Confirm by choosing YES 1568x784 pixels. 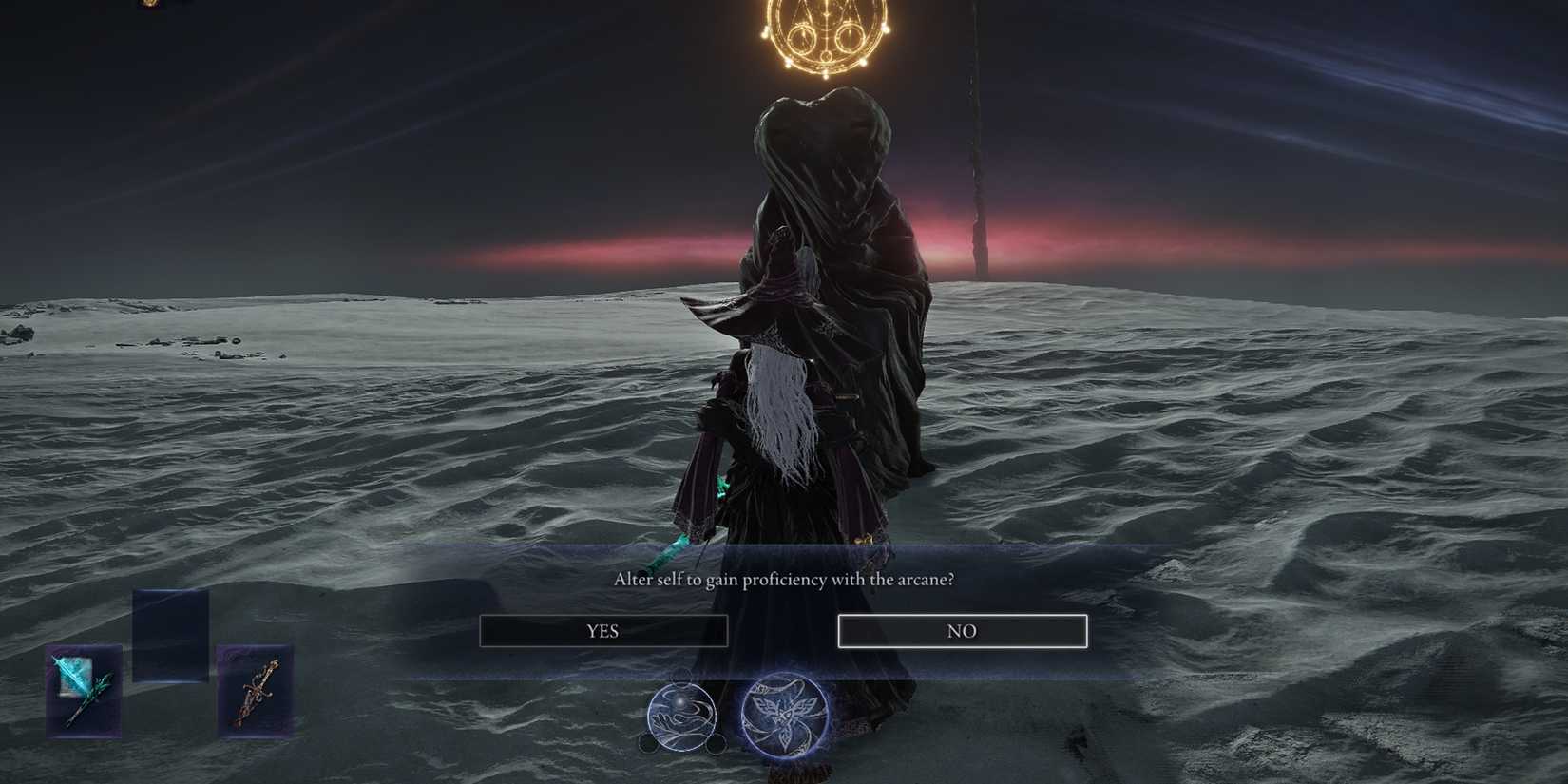tap(605, 630)
